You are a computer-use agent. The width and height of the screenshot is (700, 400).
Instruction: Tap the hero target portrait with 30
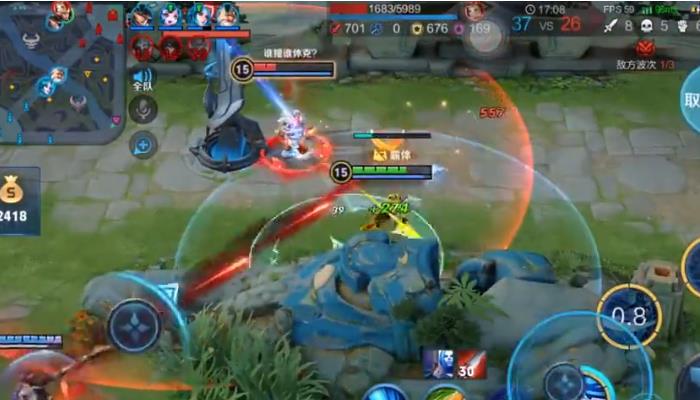tap(437, 364)
